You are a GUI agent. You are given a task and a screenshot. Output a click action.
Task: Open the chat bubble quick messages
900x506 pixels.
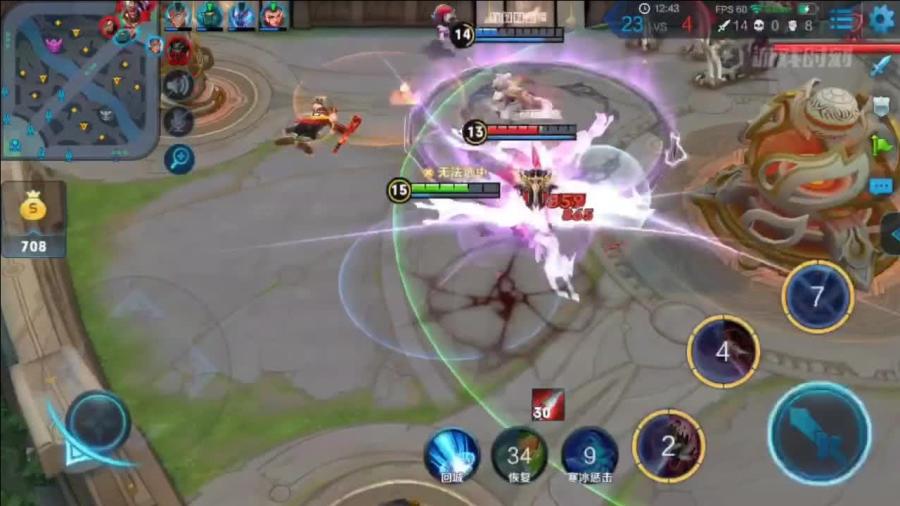(x=881, y=186)
